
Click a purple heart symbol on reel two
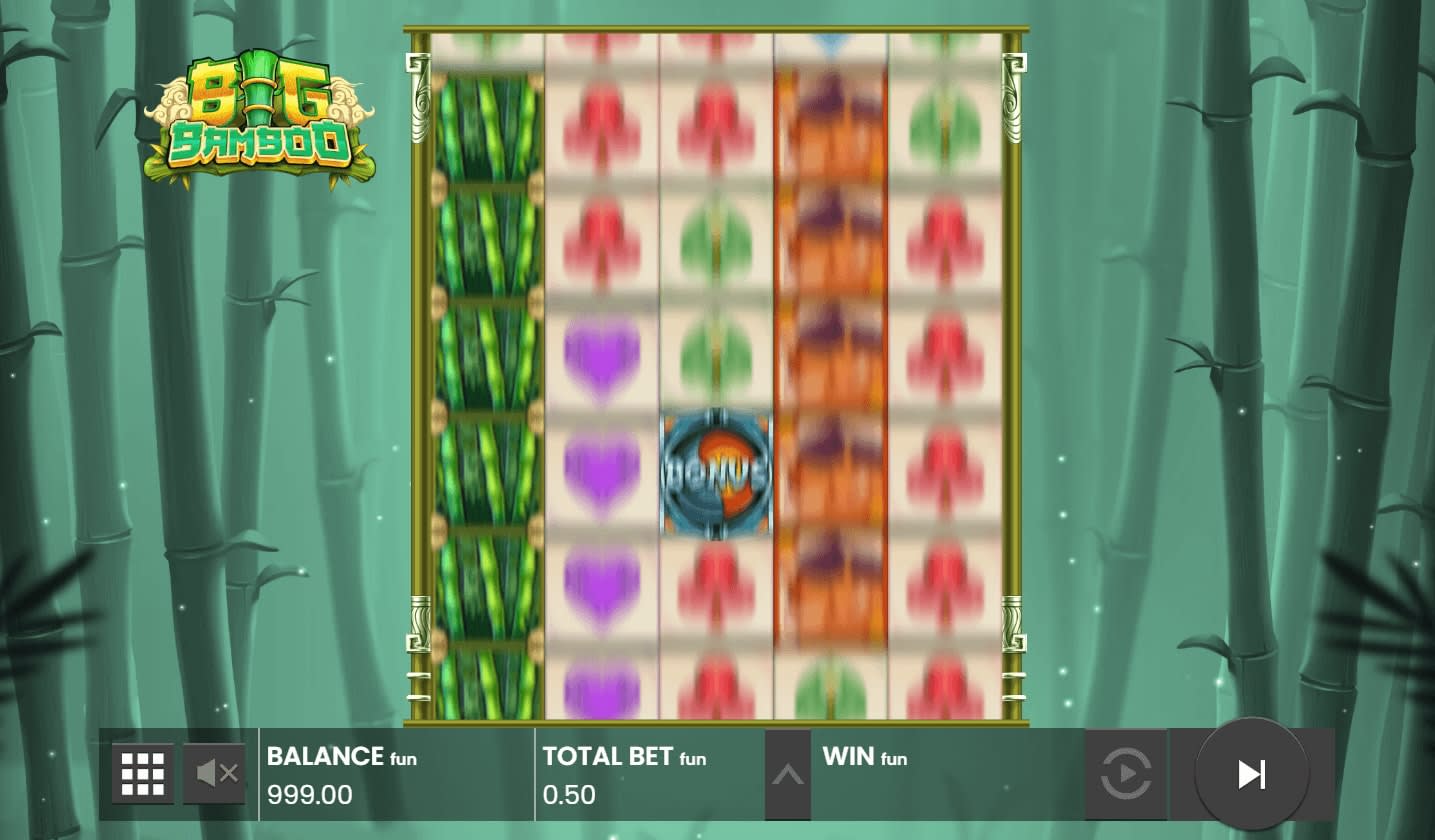[599, 472]
